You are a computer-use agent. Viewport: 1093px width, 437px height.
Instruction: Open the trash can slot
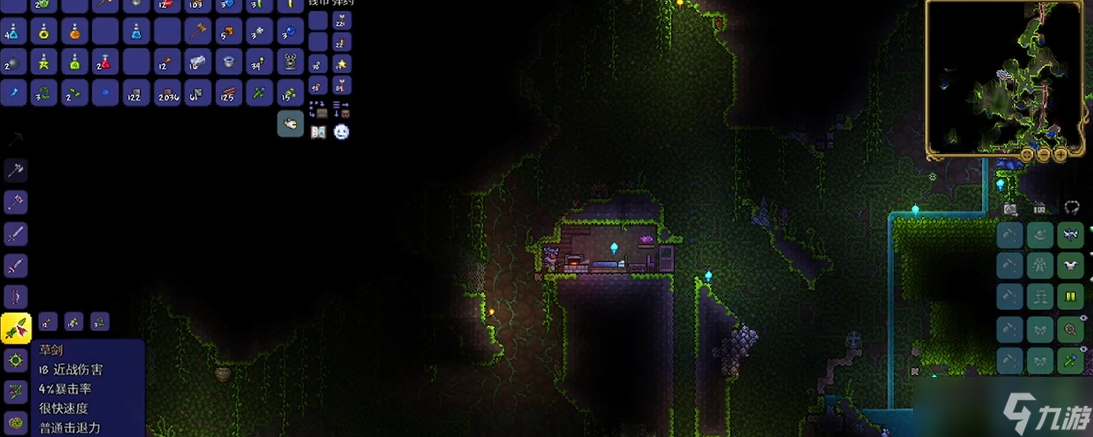290,123
